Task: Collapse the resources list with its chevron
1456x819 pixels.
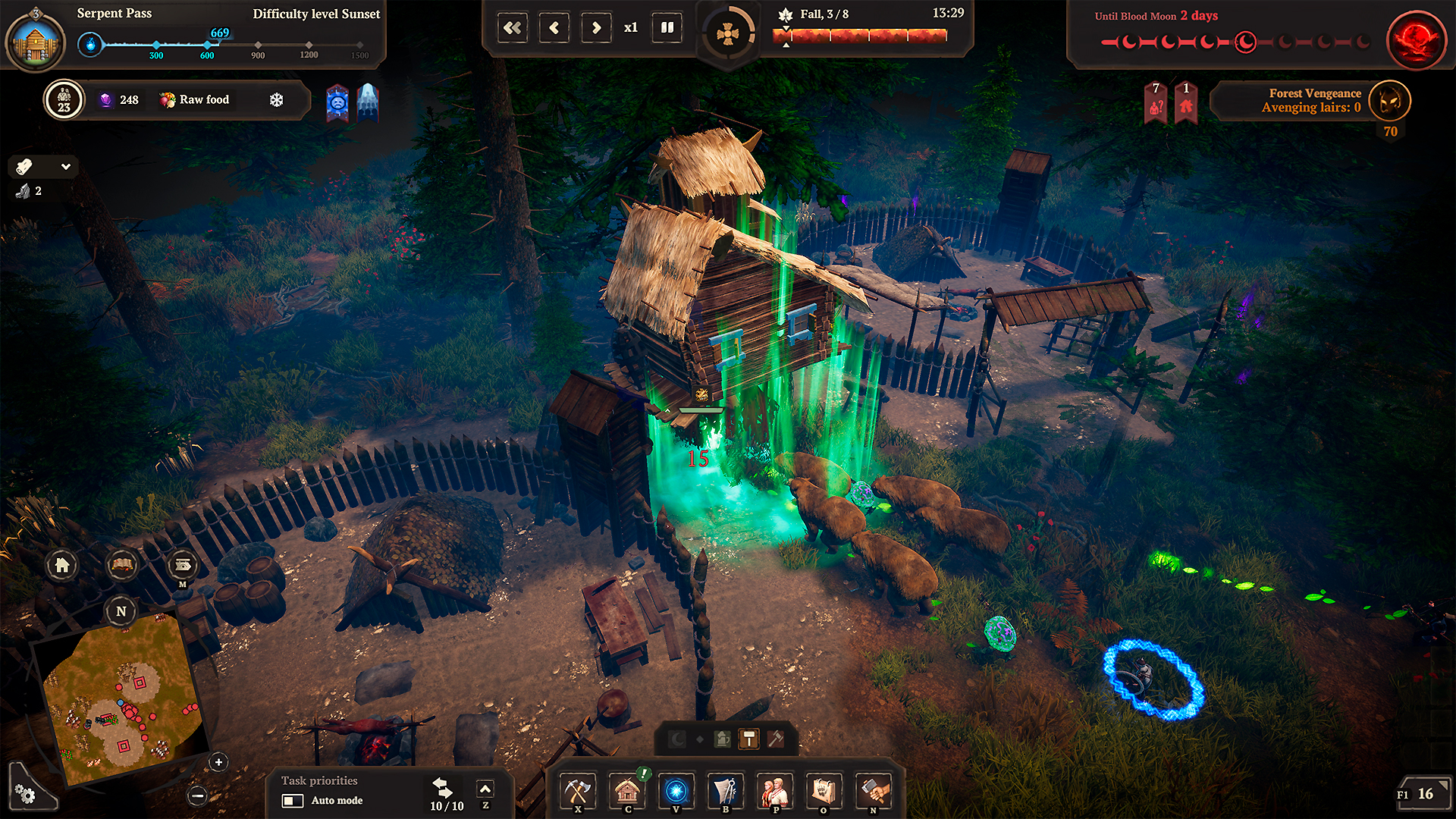Action: coord(65,167)
